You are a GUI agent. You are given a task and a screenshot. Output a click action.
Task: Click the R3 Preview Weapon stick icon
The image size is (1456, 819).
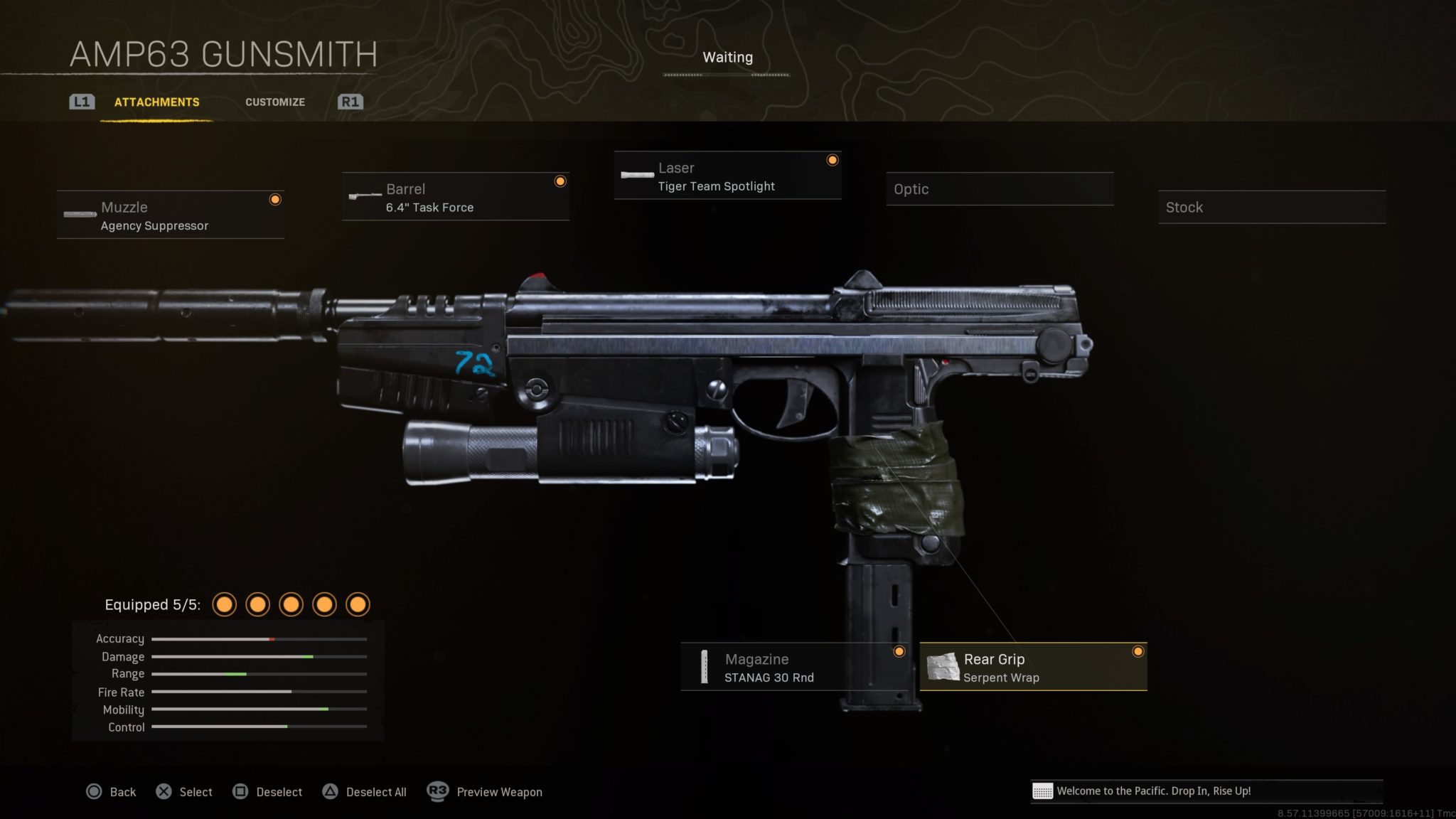click(x=436, y=791)
